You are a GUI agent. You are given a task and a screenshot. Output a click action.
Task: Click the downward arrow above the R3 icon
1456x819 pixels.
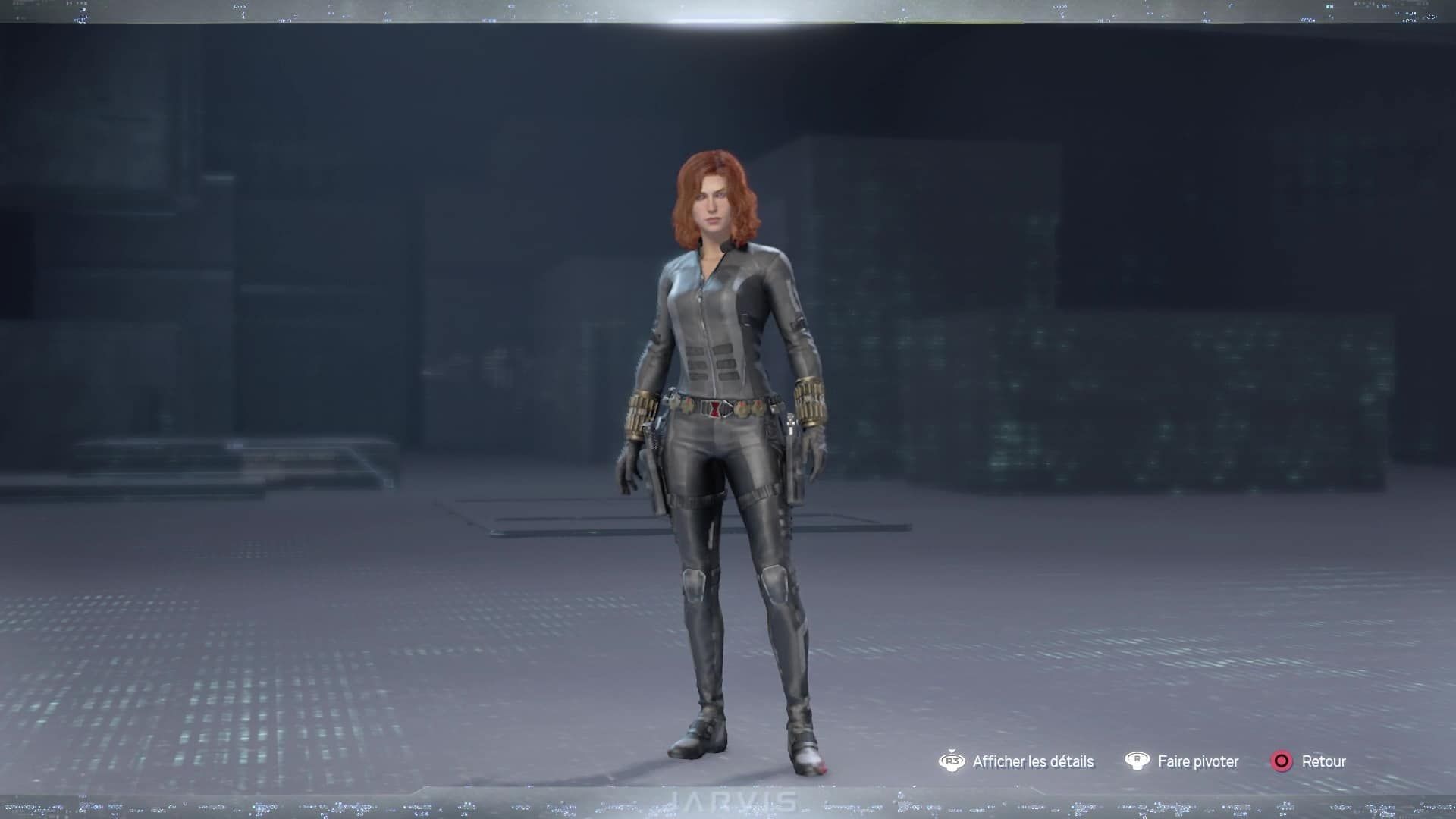pyautogui.click(x=952, y=749)
